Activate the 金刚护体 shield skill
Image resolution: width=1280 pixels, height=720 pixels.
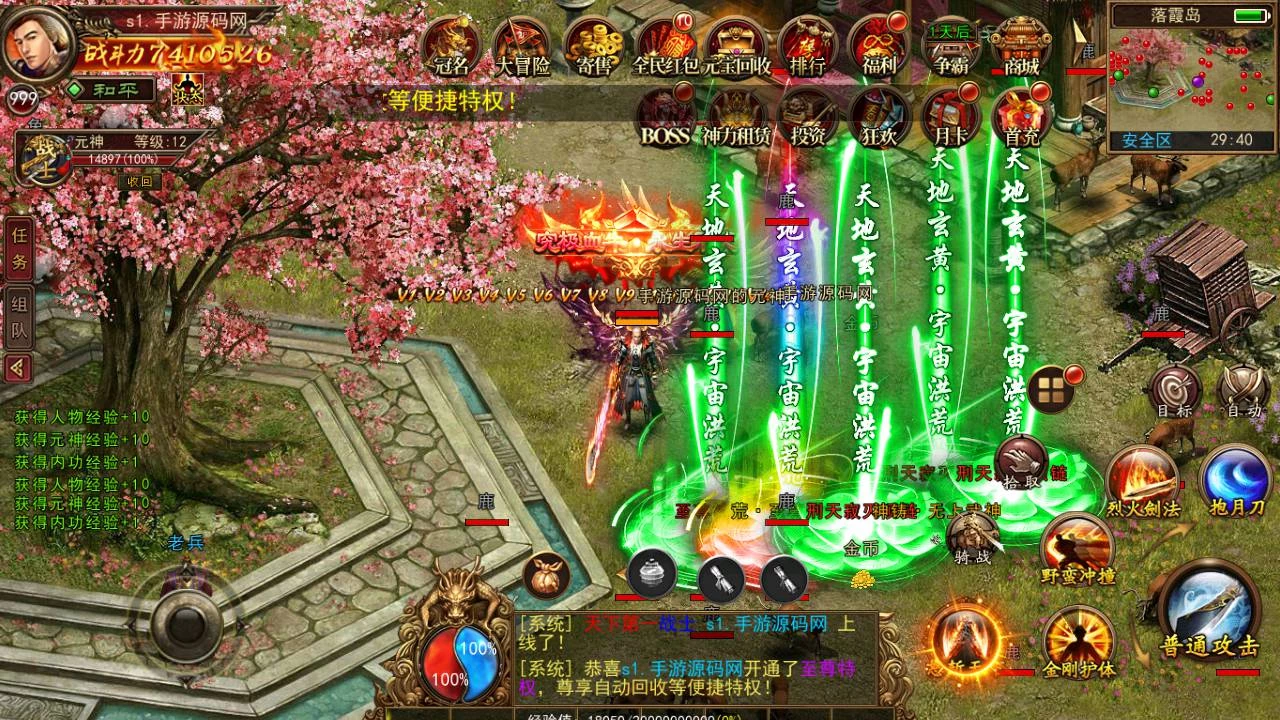coord(1079,639)
